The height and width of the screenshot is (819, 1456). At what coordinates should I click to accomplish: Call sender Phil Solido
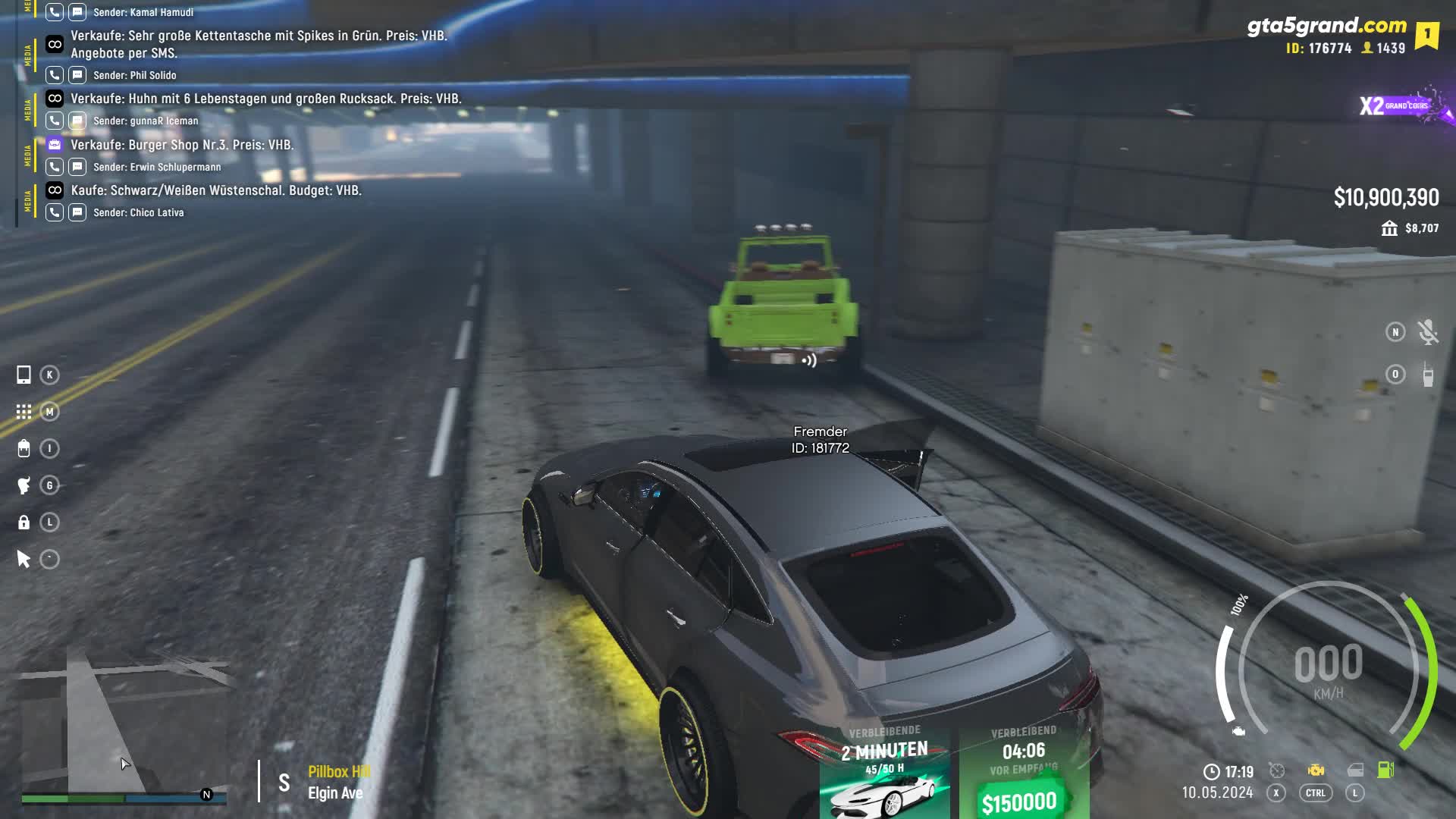[55, 75]
